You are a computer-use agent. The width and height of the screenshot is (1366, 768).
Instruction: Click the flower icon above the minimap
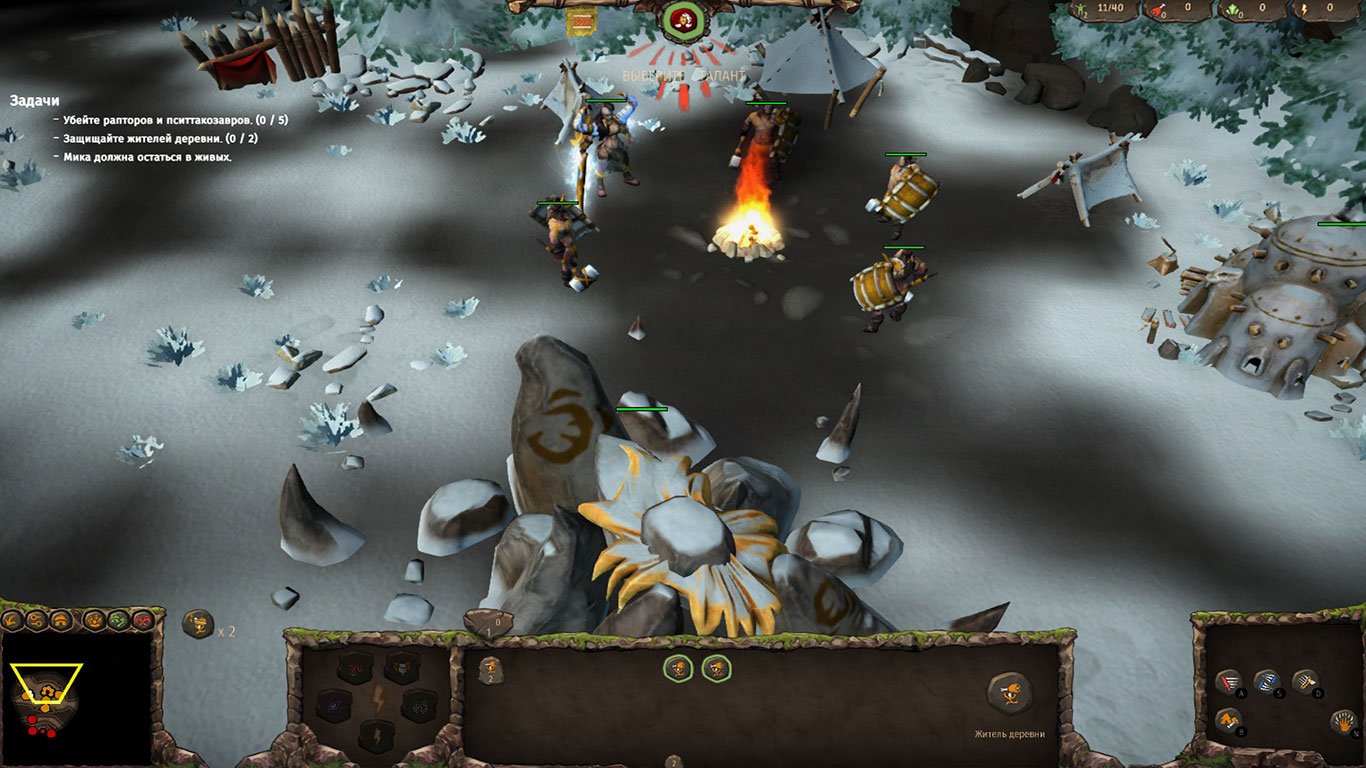(93, 620)
